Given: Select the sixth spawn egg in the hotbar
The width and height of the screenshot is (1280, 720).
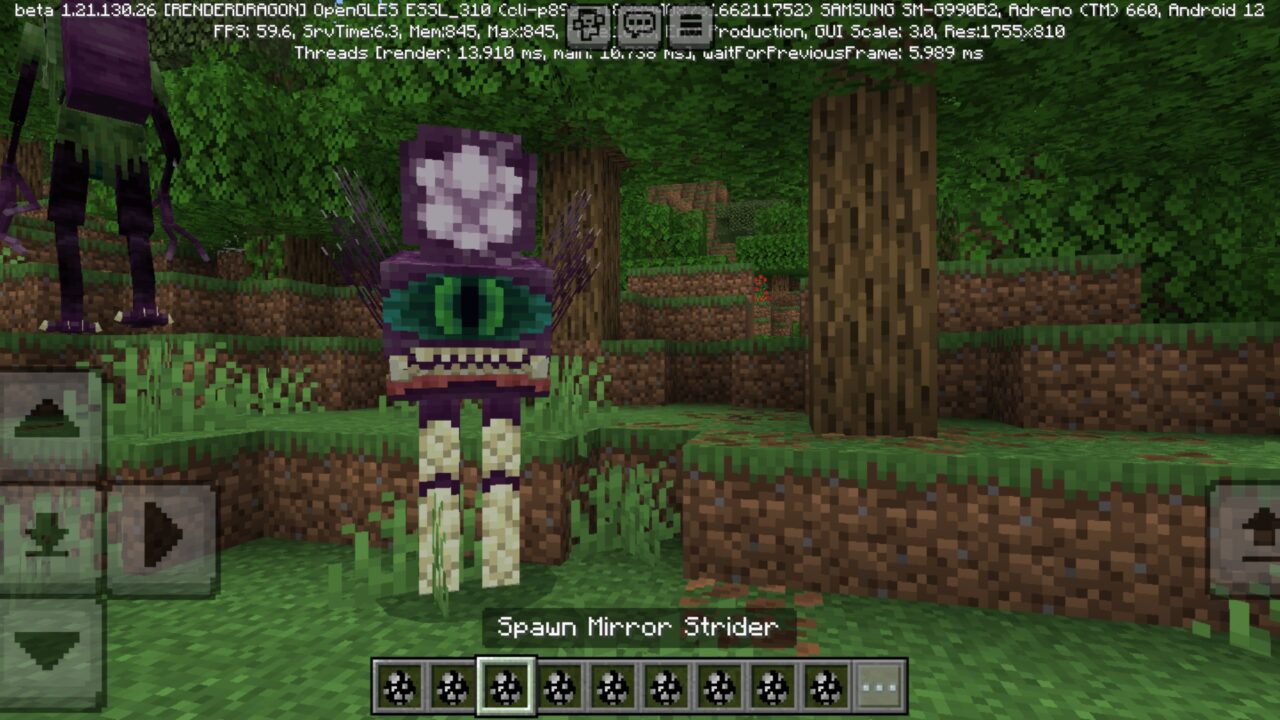Looking at the screenshot, I should (664, 685).
